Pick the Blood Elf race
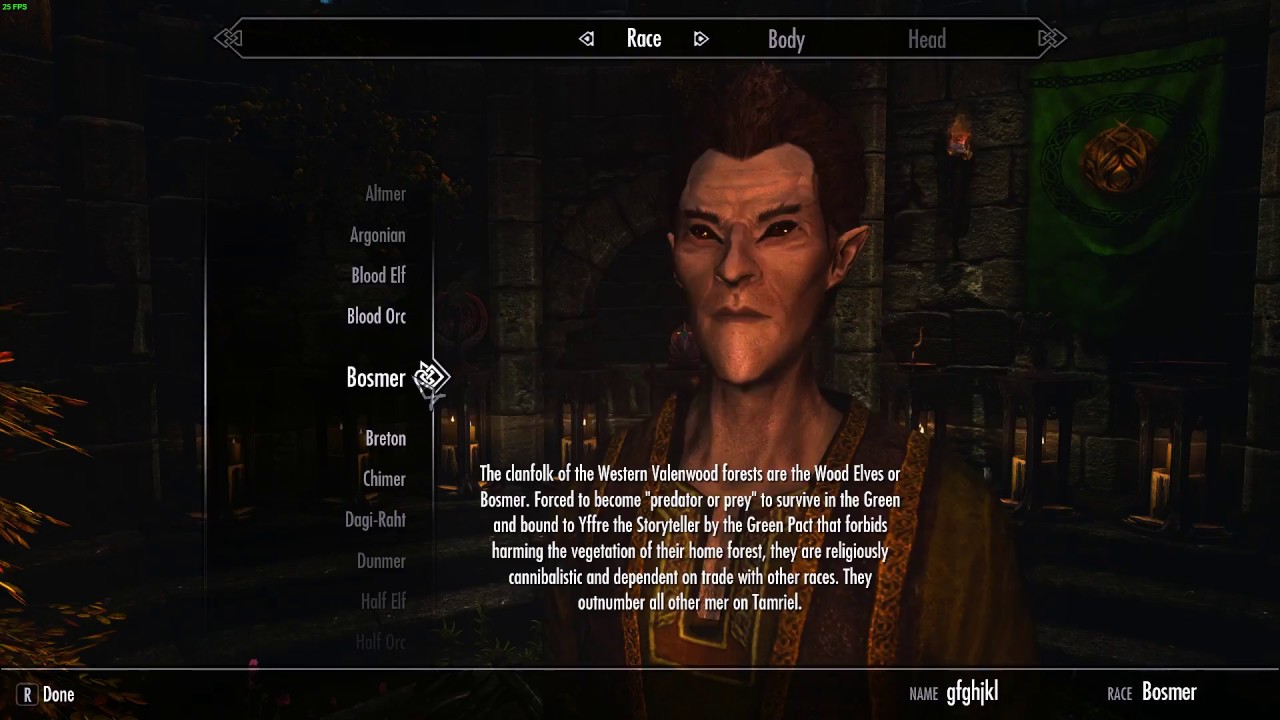Screen dimensions: 1280x720 [378, 275]
